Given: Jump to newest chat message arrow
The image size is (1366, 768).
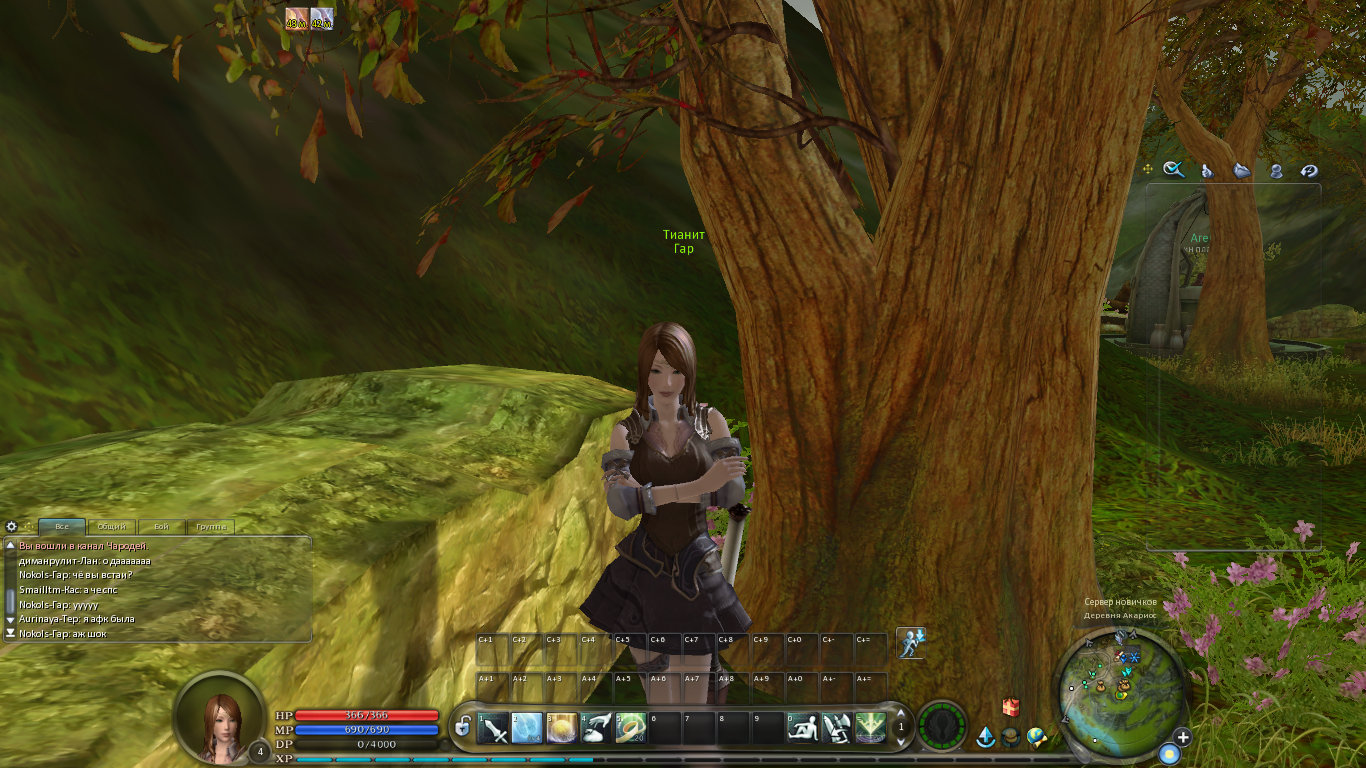Looking at the screenshot, I should tap(11, 633).
